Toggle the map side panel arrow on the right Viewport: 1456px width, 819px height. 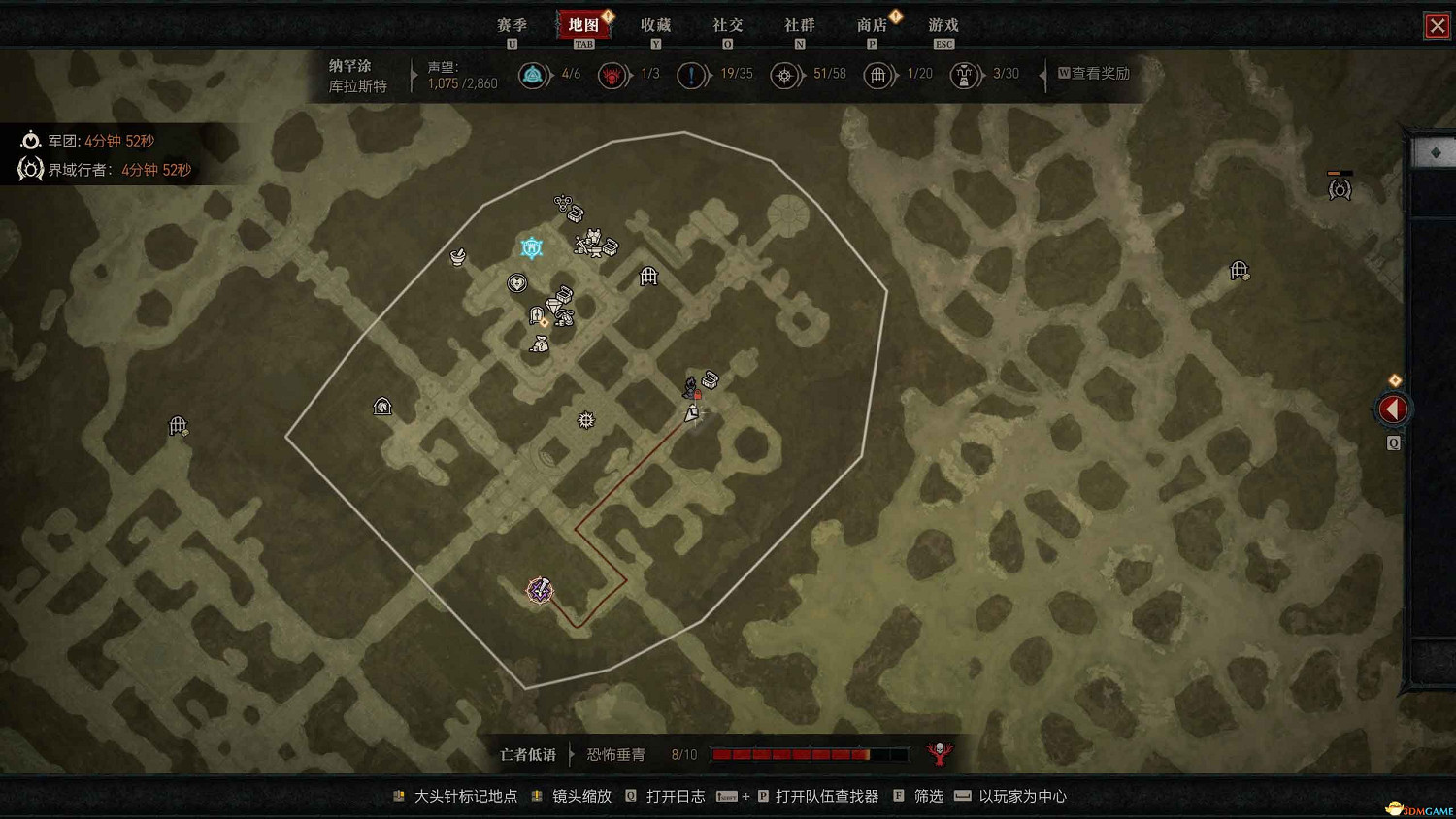tap(1393, 409)
